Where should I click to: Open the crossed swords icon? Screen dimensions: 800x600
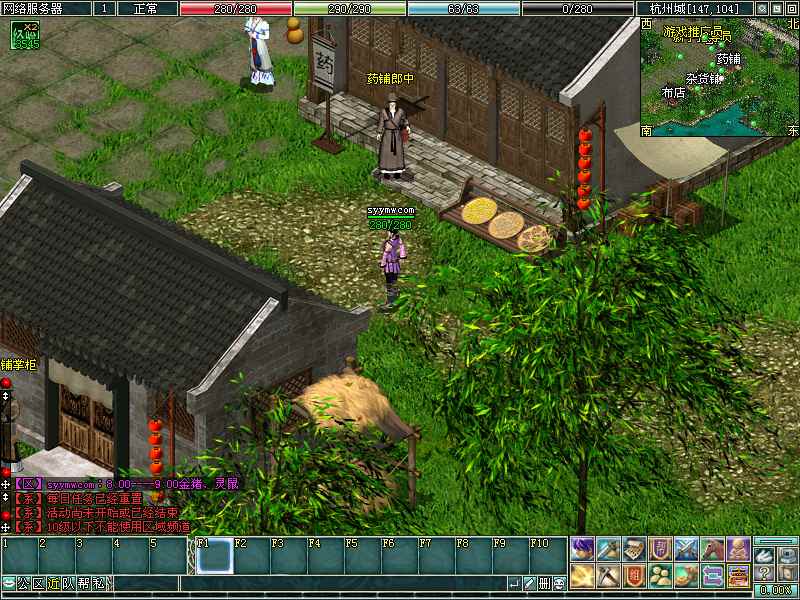[686, 549]
